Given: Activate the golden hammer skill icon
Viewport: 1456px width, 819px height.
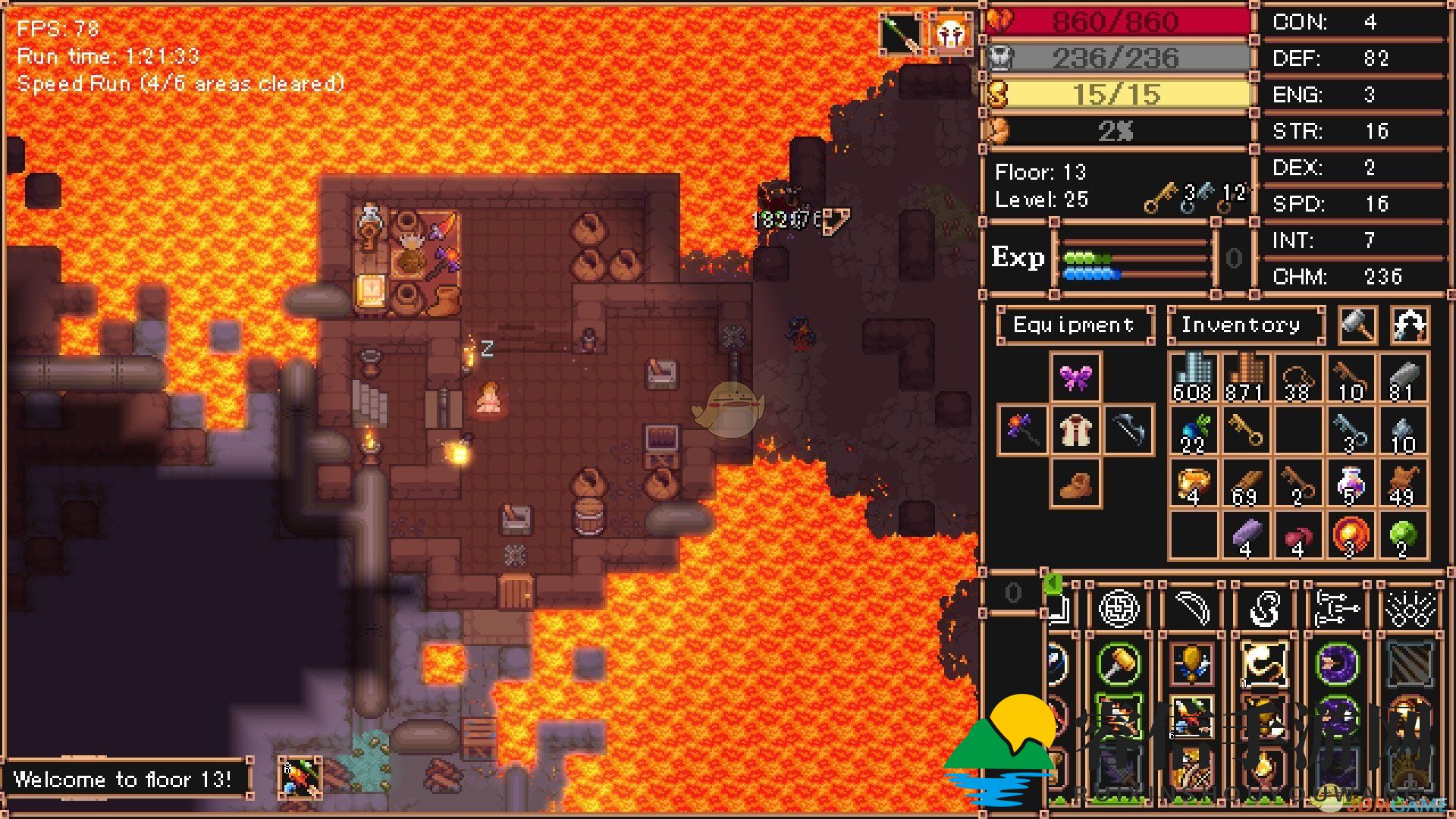Looking at the screenshot, I should tap(1119, 664).
